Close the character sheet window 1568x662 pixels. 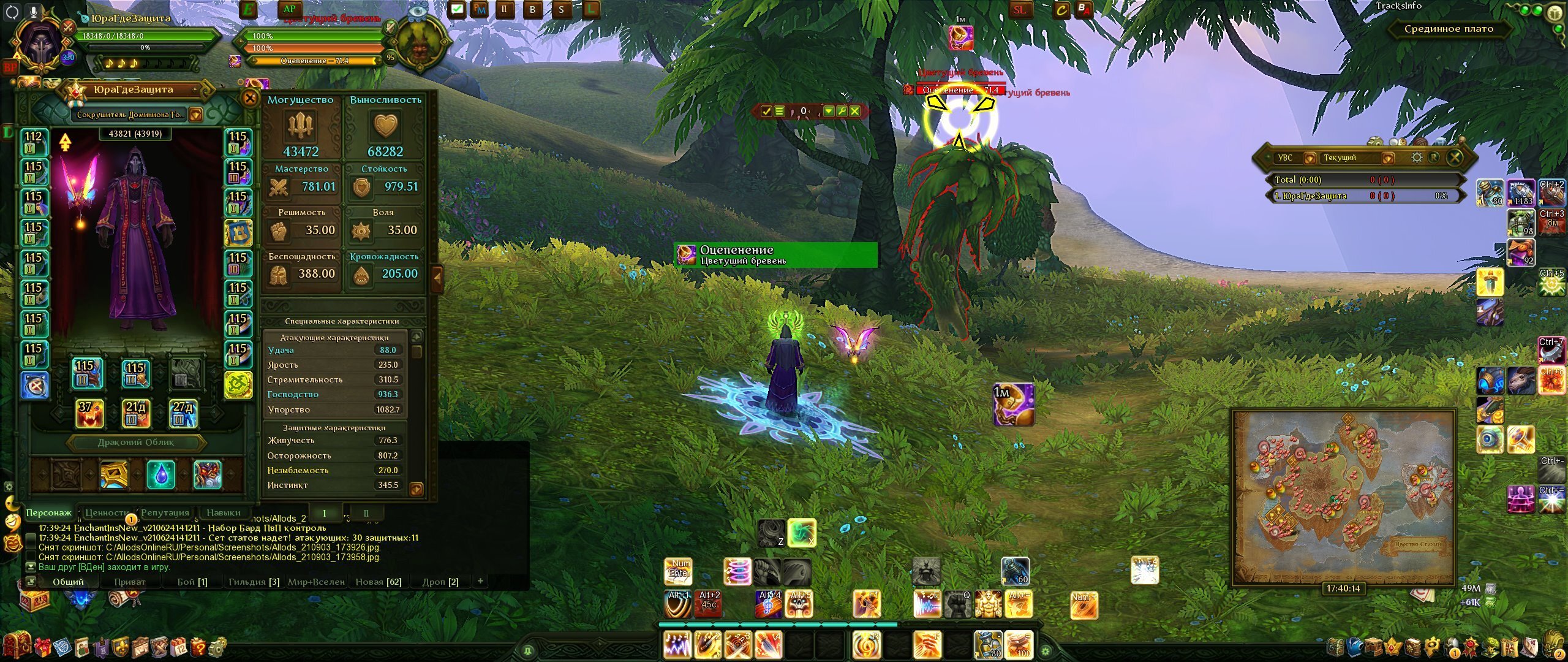coord(250,98)
